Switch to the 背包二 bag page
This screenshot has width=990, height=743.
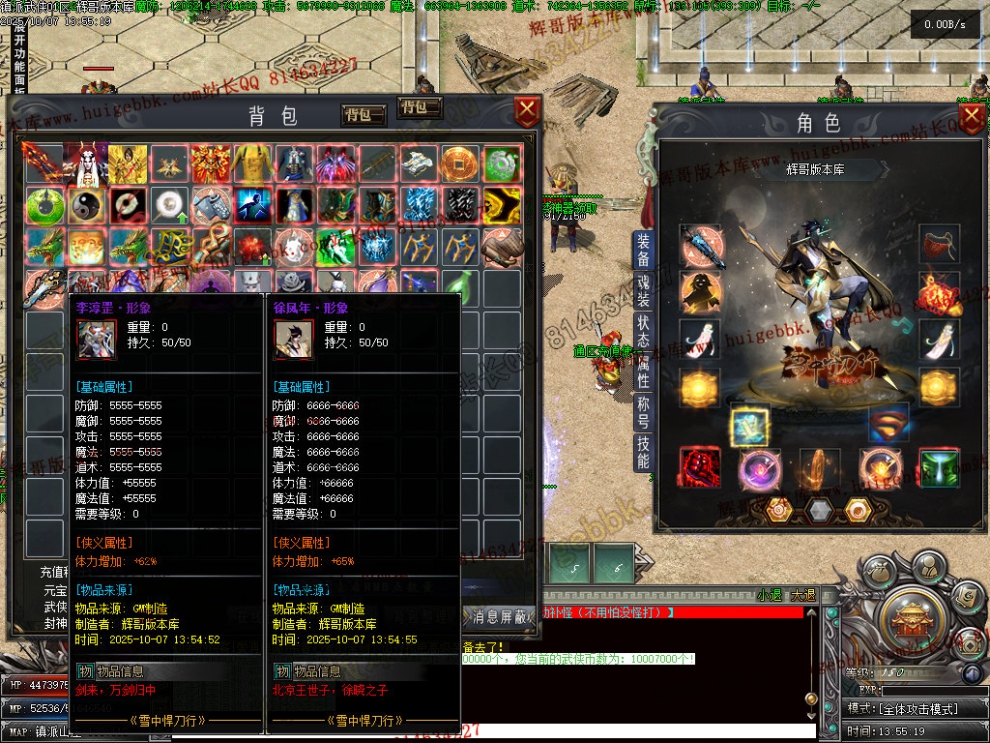coord(420,108)
